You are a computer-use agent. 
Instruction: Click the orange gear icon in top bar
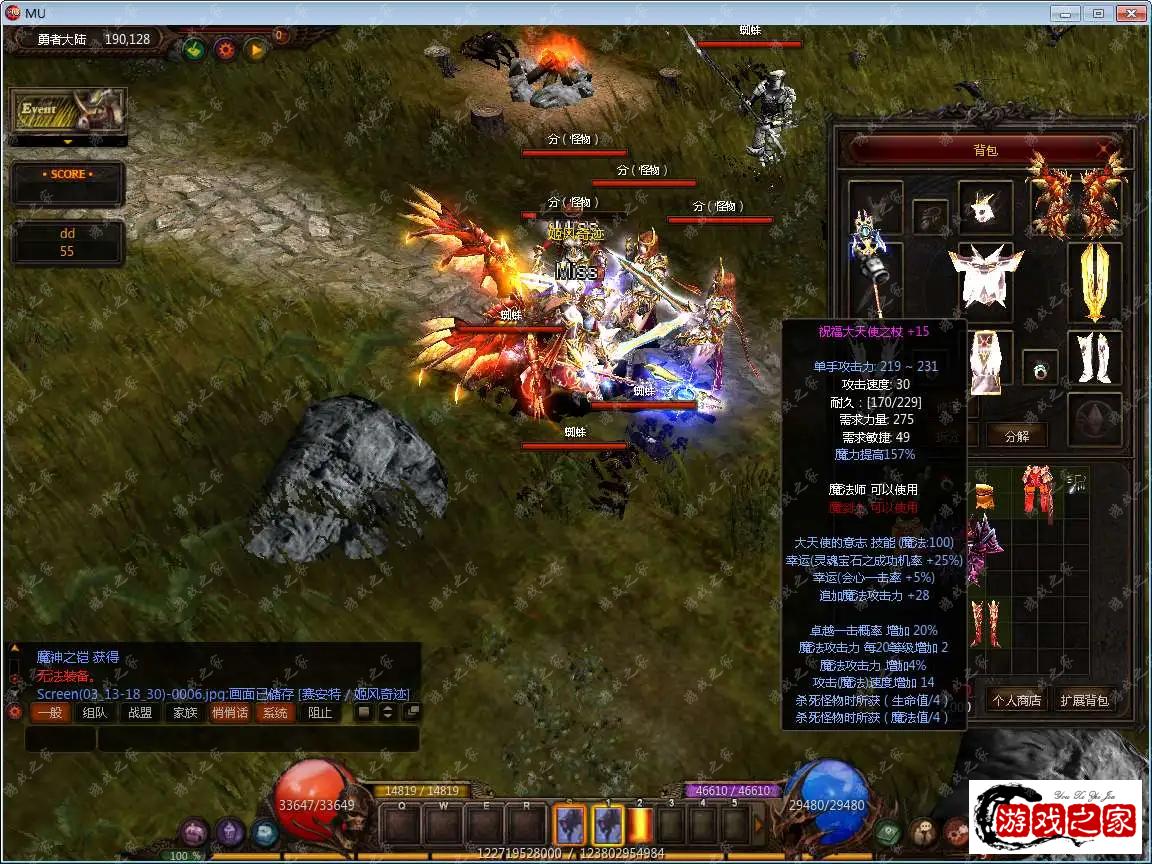[x=225, y=48]
